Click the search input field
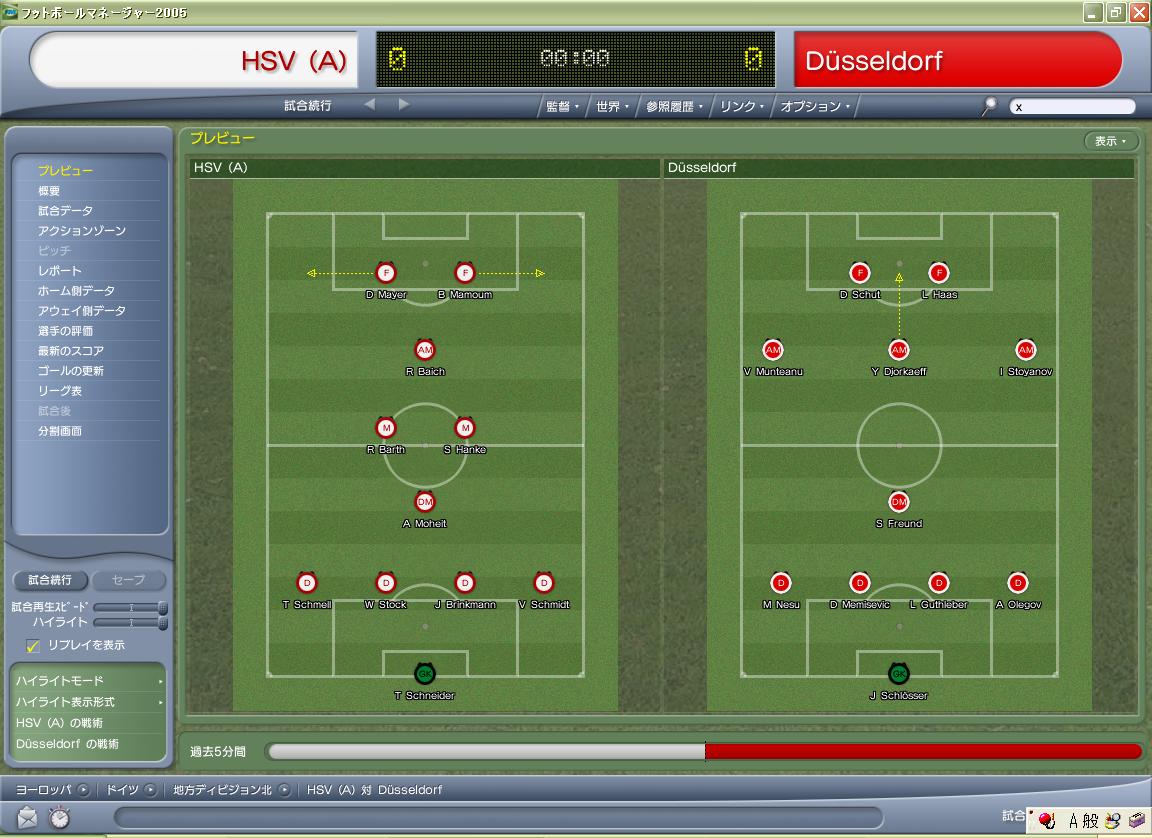 coord(1072,106)
